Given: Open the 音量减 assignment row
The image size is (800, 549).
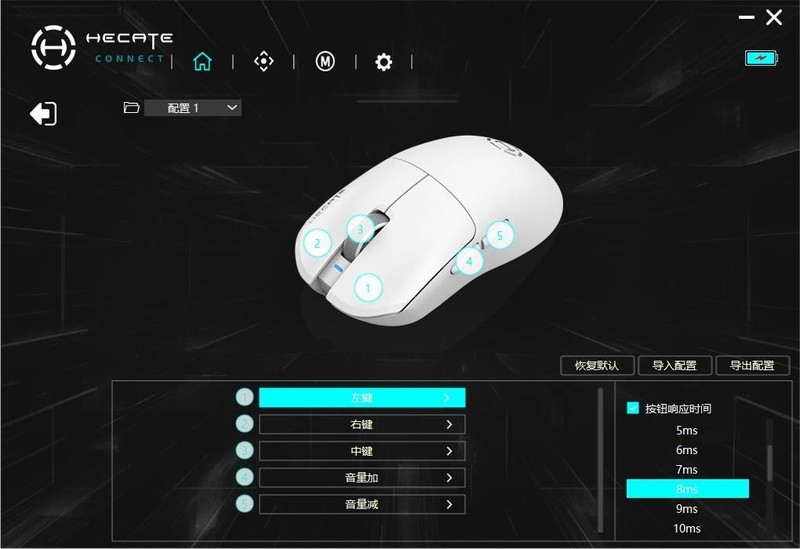Looking at the screenshot, I should [x=362, y=504].
